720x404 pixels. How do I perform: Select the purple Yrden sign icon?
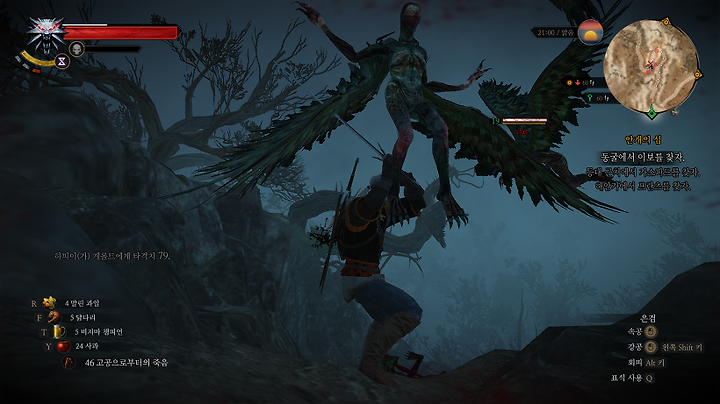click(x=61, y=60)
